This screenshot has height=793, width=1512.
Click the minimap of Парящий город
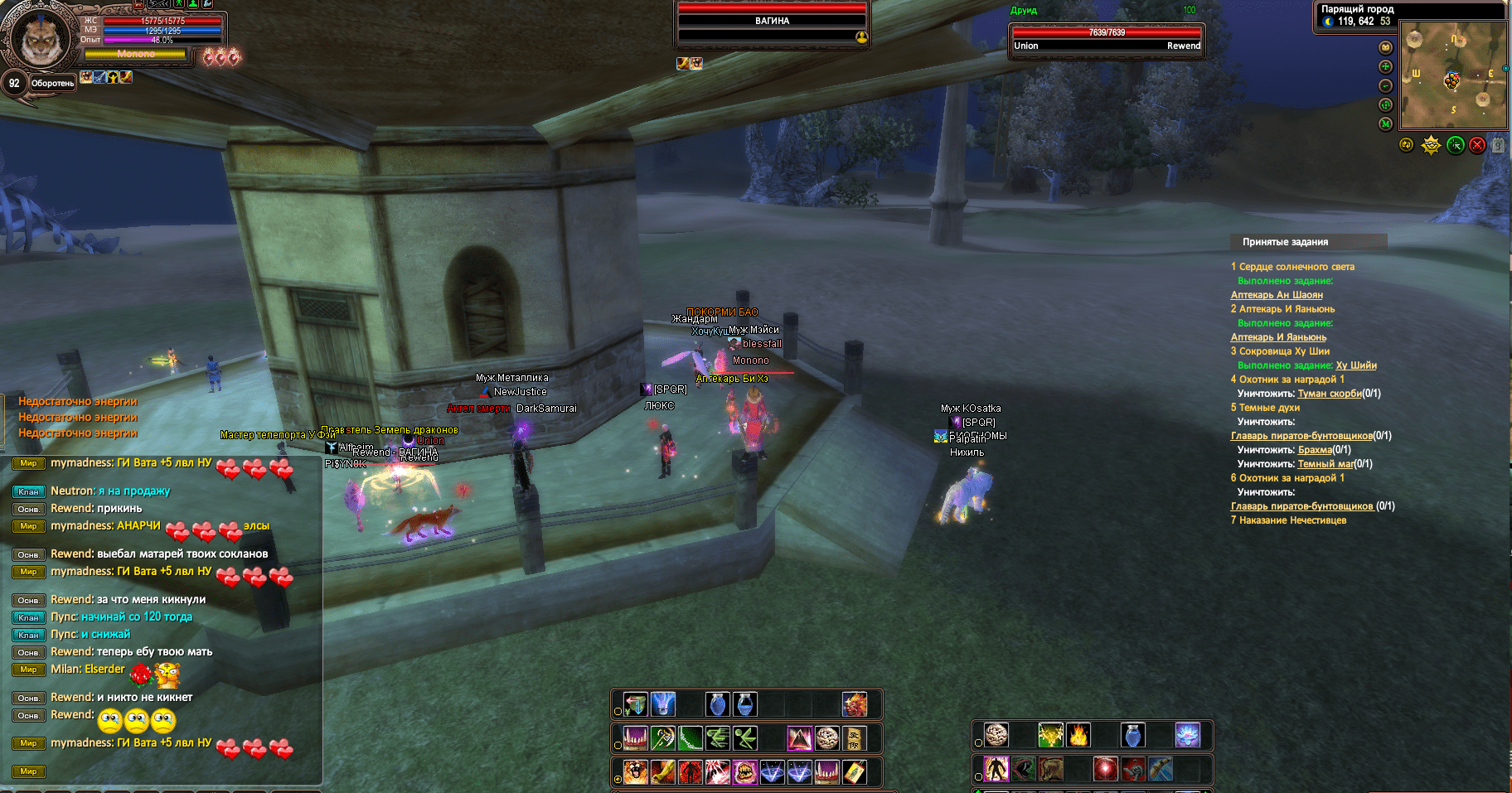coord(1452,75)
